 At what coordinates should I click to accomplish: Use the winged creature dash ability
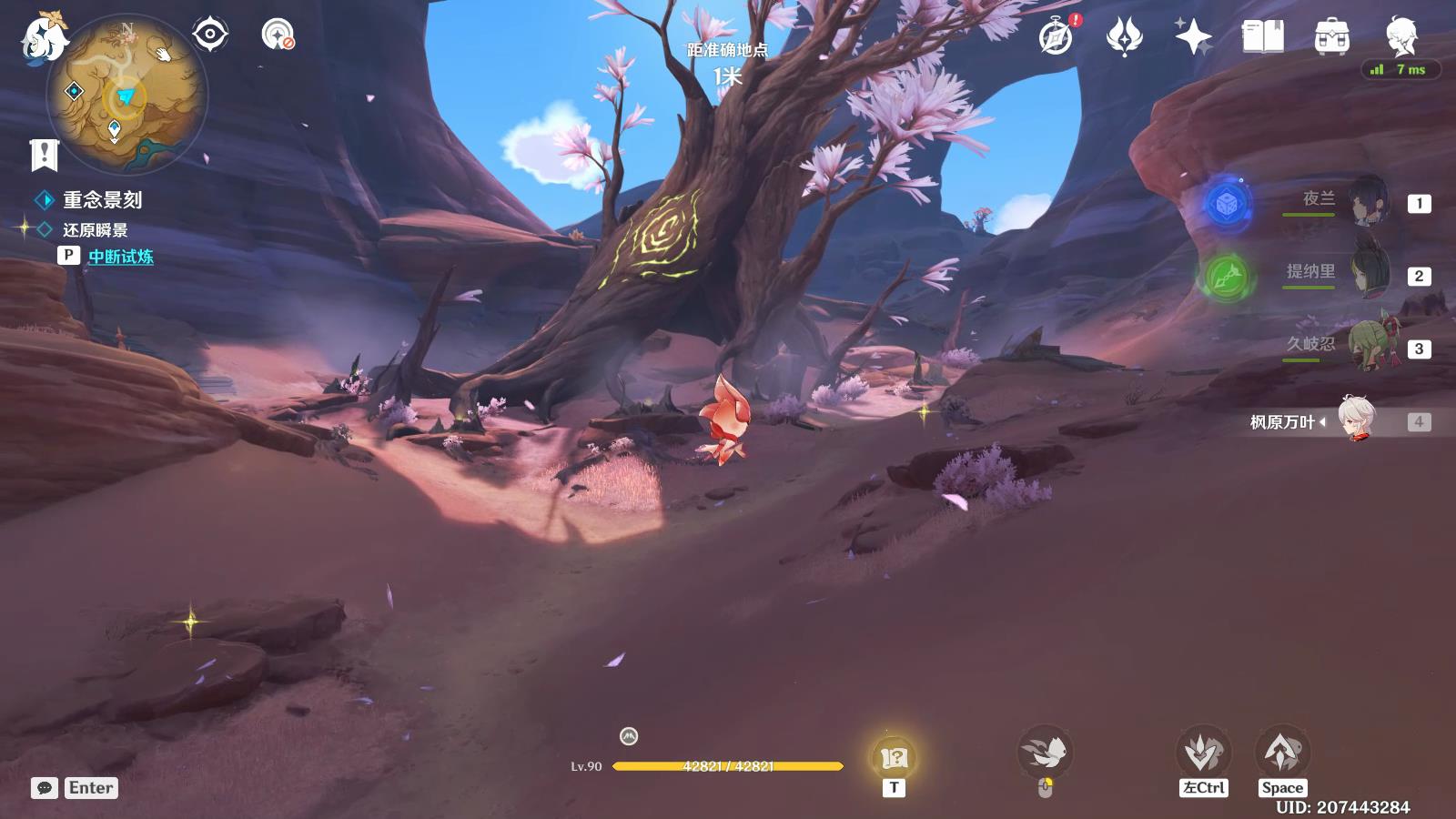(x=1045, y=753)
